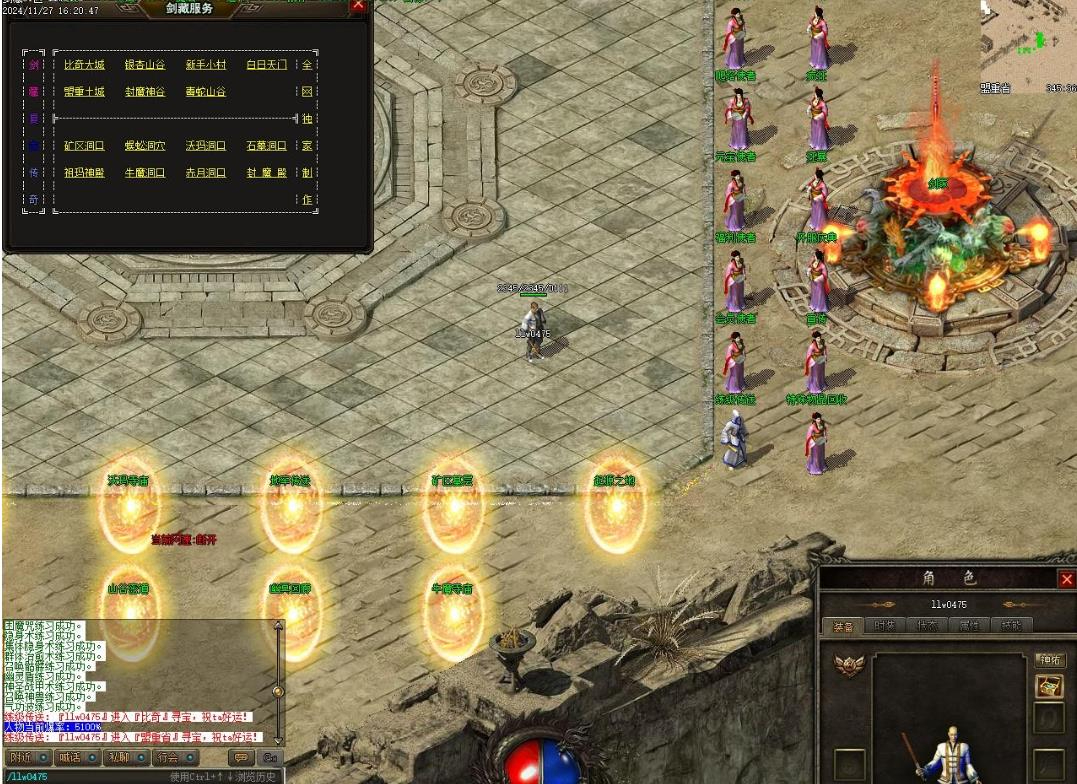The image size is (1077, 784).
Task: Choose the 银杏山谷 destination link
Action: [145, 65]
